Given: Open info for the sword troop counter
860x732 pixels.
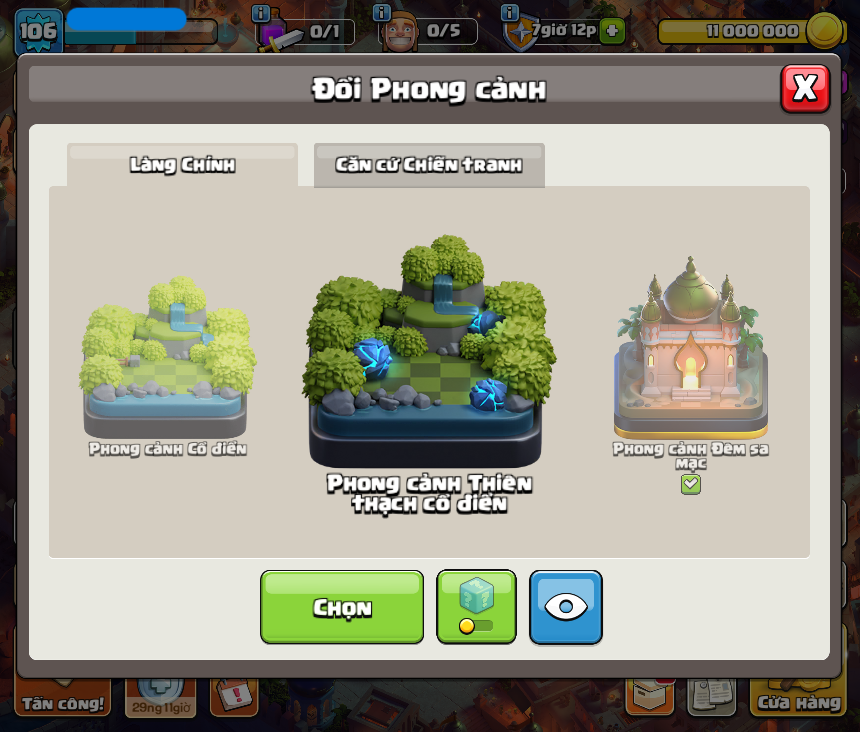Looking at the screenshot, I should pyautogui.click(x=261, y=14).
